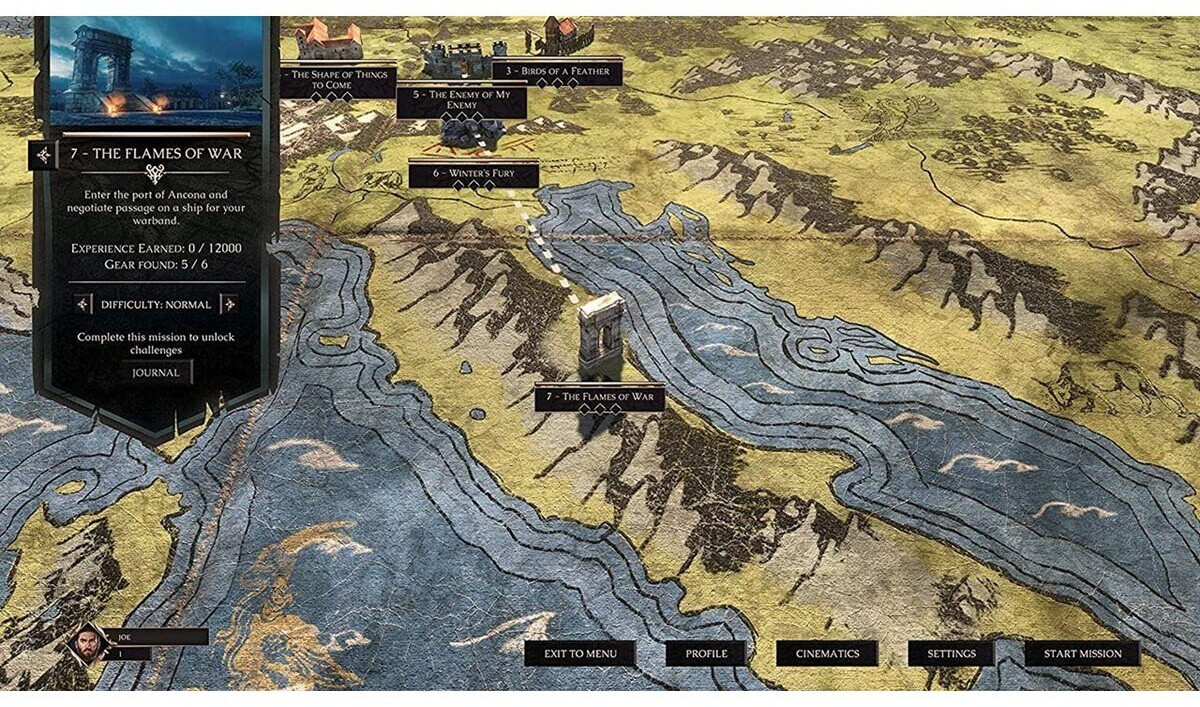Screen dimensions: 1200x707
Task: Click the Joe player portrait
Action: click(x=88, y=642)
